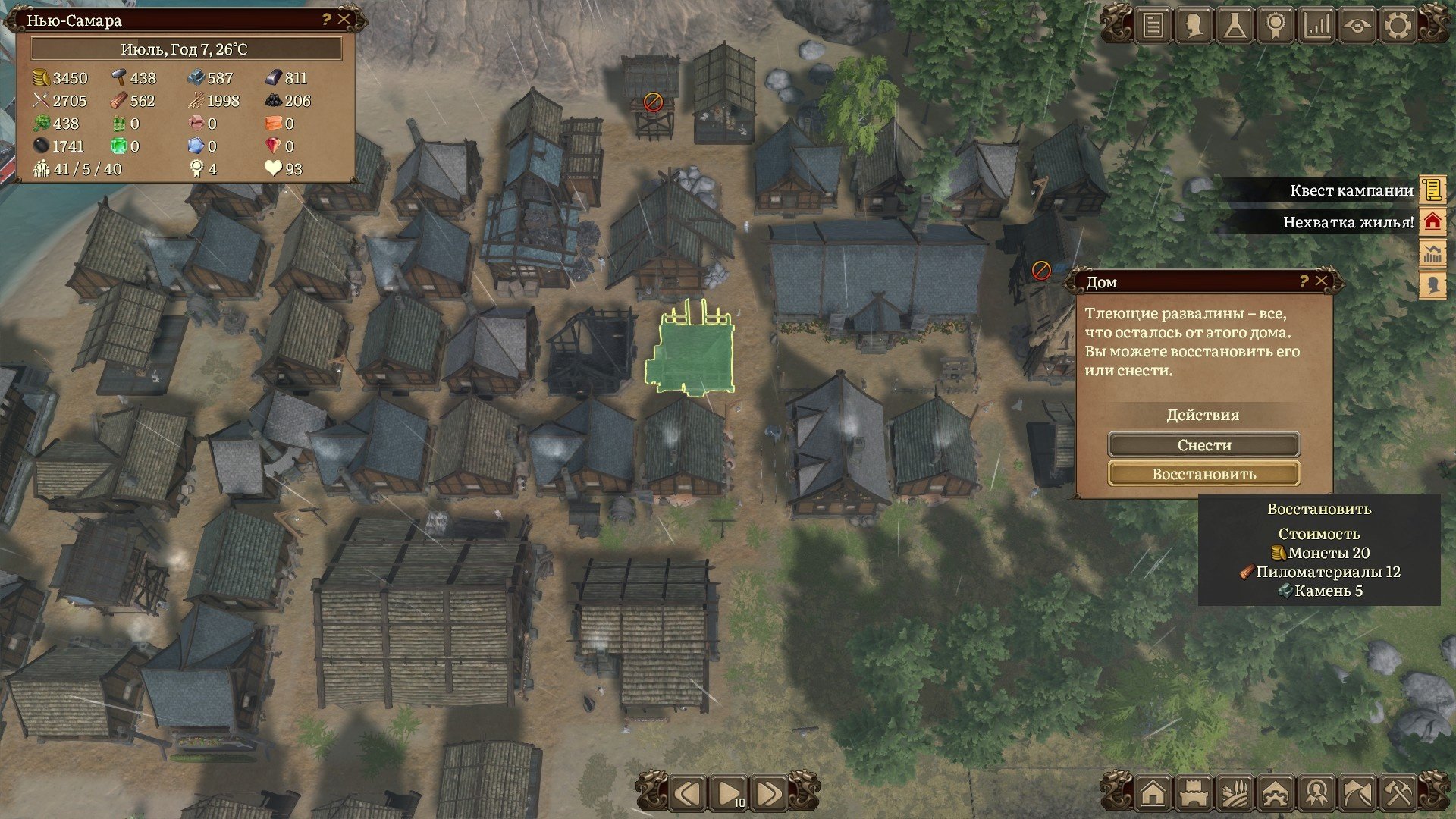Show the bar chart statistics
1456x819 pixels.
[1316, 27]
